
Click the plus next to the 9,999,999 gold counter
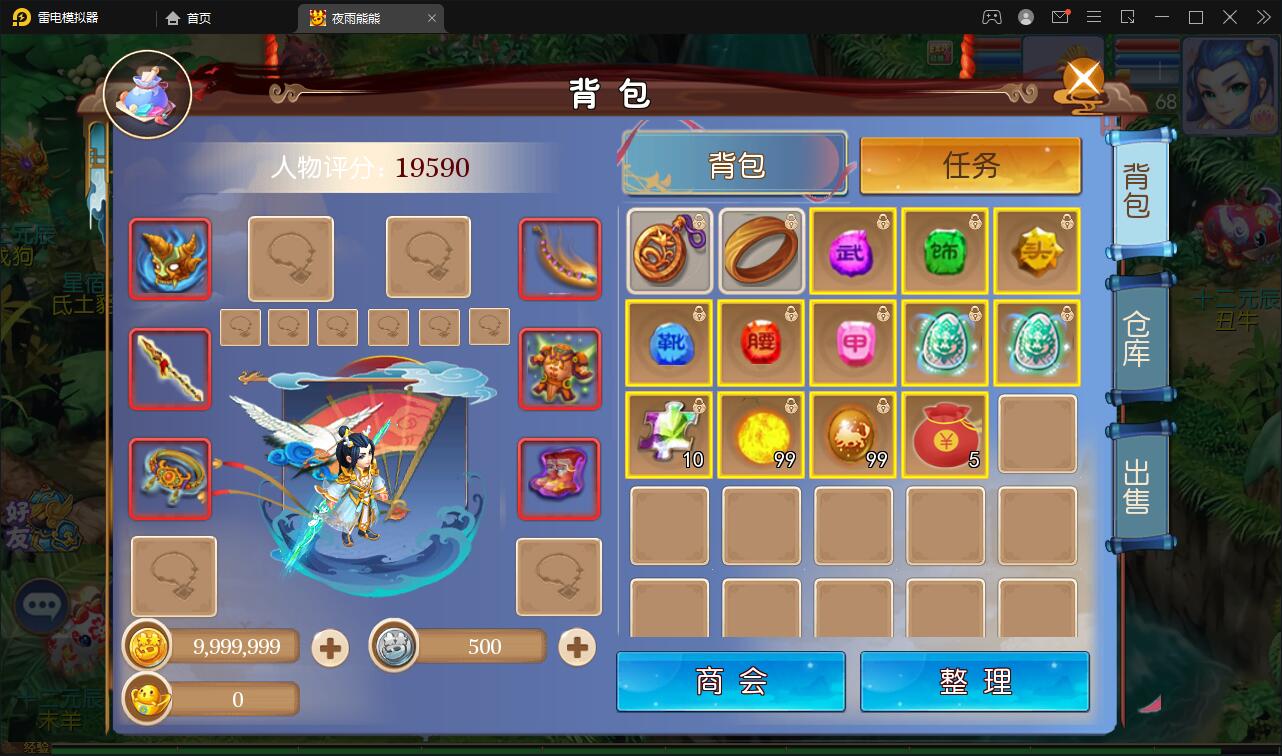pos(330,647)
